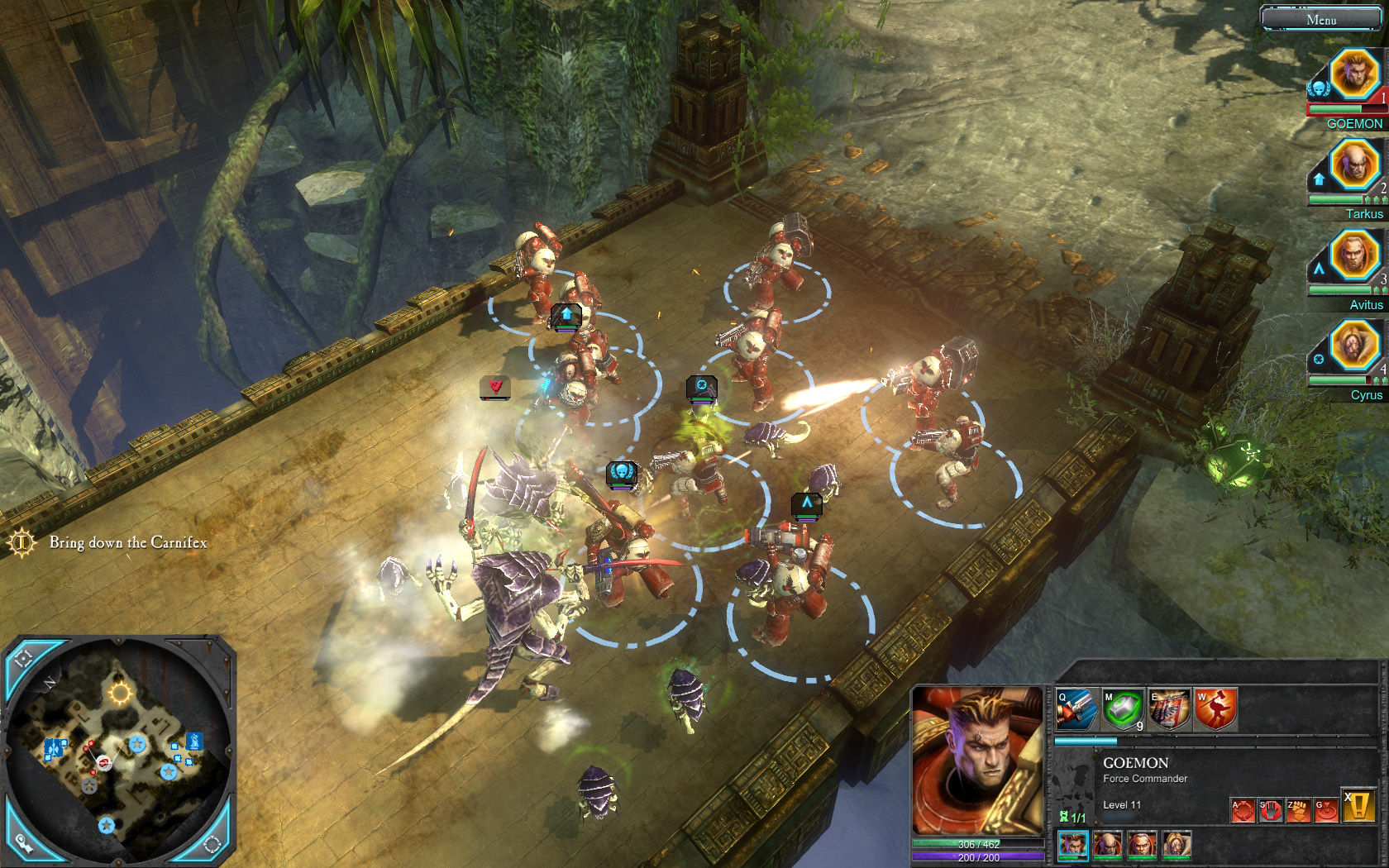This screenshot has width=1389, height=868.
Task: Select Cyrus's squad portrait
Action: 1354,346
